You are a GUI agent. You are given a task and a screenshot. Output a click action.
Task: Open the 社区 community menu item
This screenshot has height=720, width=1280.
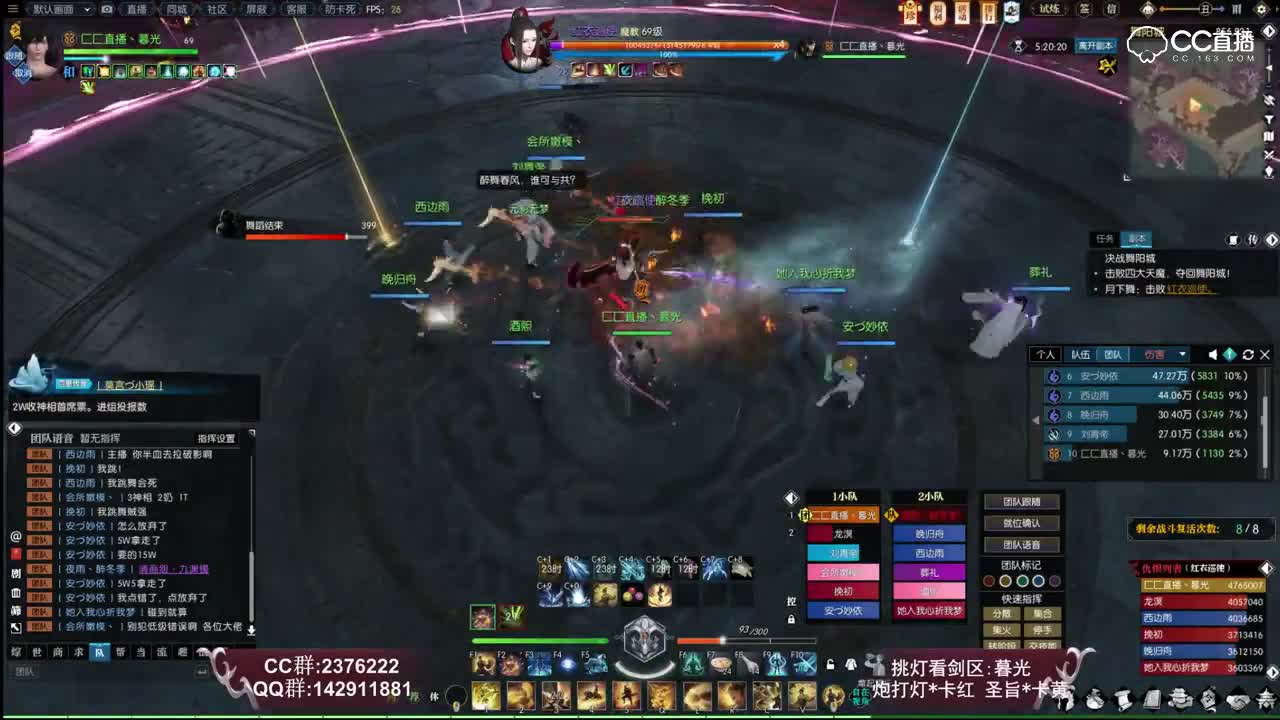(x=218, y=9)
